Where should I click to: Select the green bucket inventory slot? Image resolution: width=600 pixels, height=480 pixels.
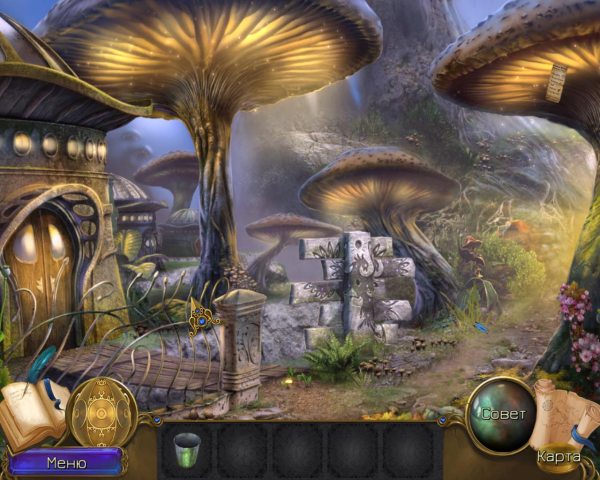pyautogui.click(x=187, y=447)
